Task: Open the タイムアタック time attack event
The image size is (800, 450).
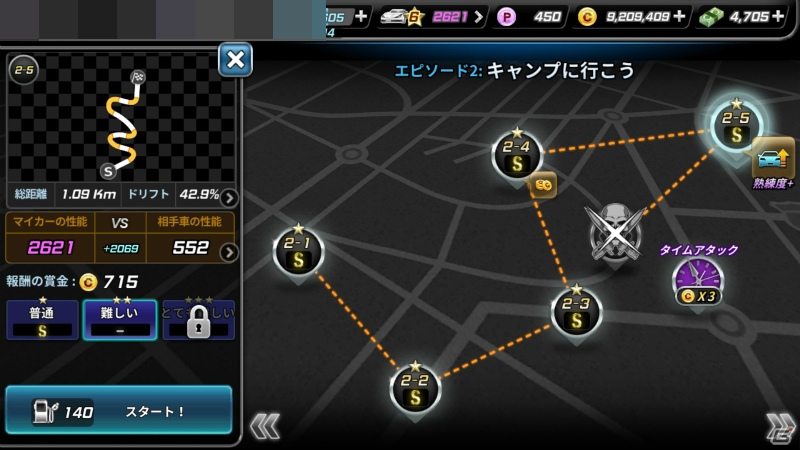Action: point(697,282)
